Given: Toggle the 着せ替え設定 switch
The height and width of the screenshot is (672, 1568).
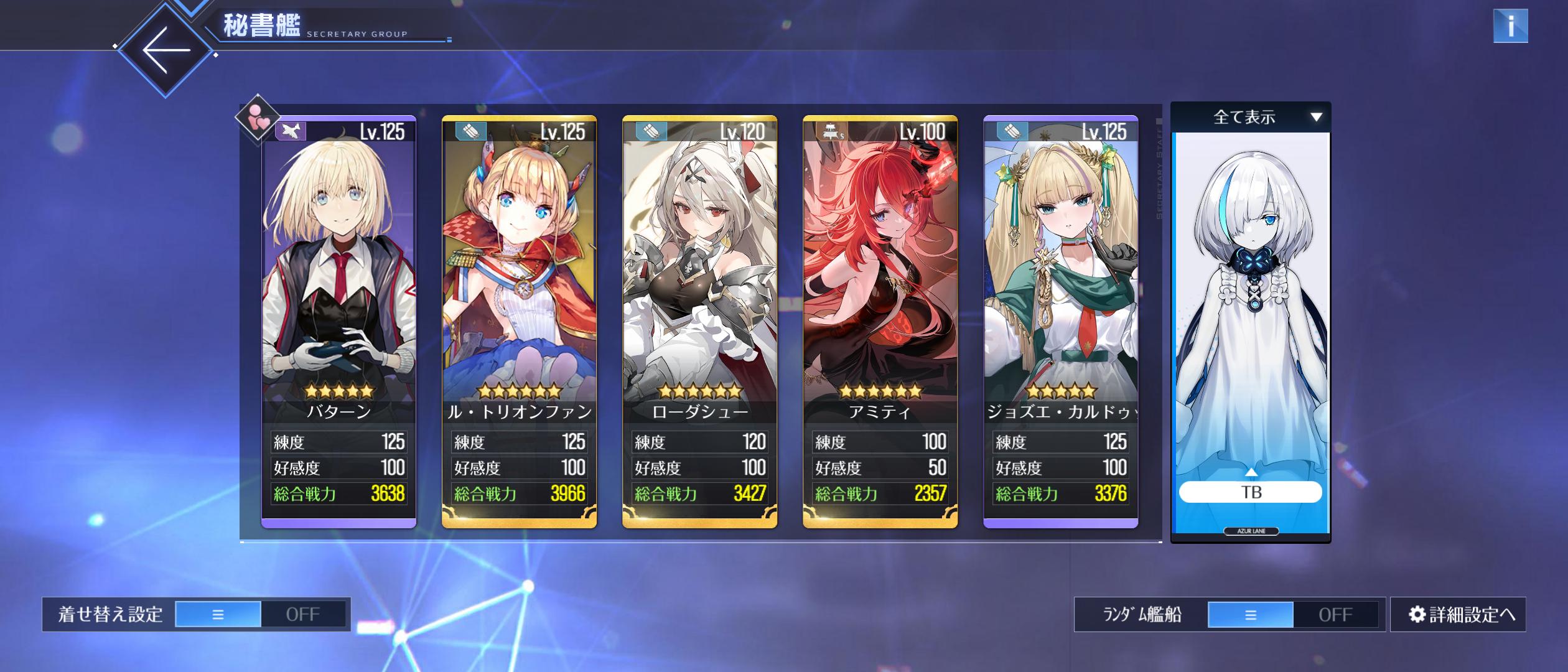Looking at the screenshot, I should pos(260,614).
